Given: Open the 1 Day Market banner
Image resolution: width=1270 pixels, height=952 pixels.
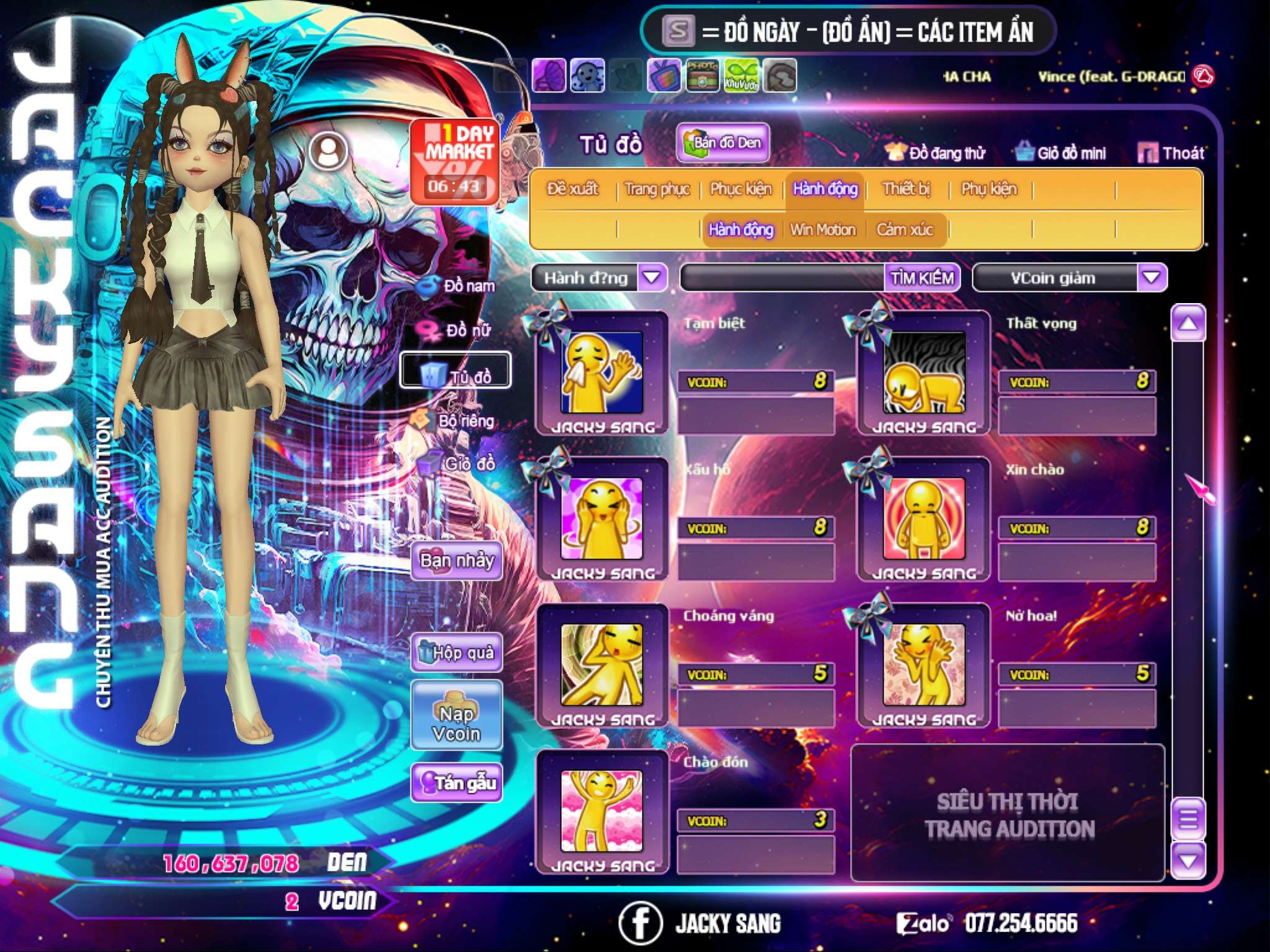Looking at the screenshot, I should (x=455, y=161).
